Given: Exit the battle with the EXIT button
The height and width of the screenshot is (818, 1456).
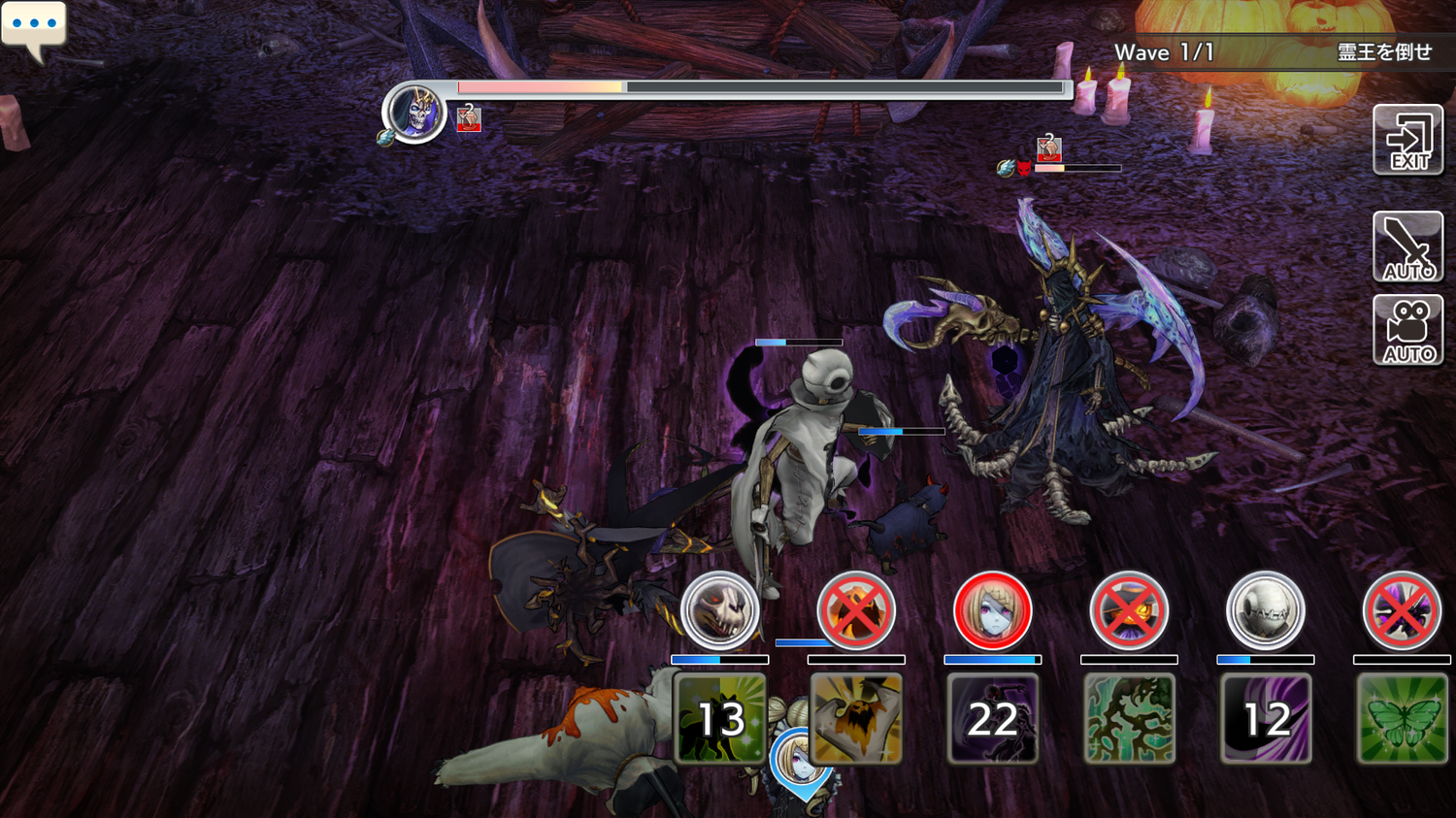Looking at the screenshot, I should (1407, 141).
